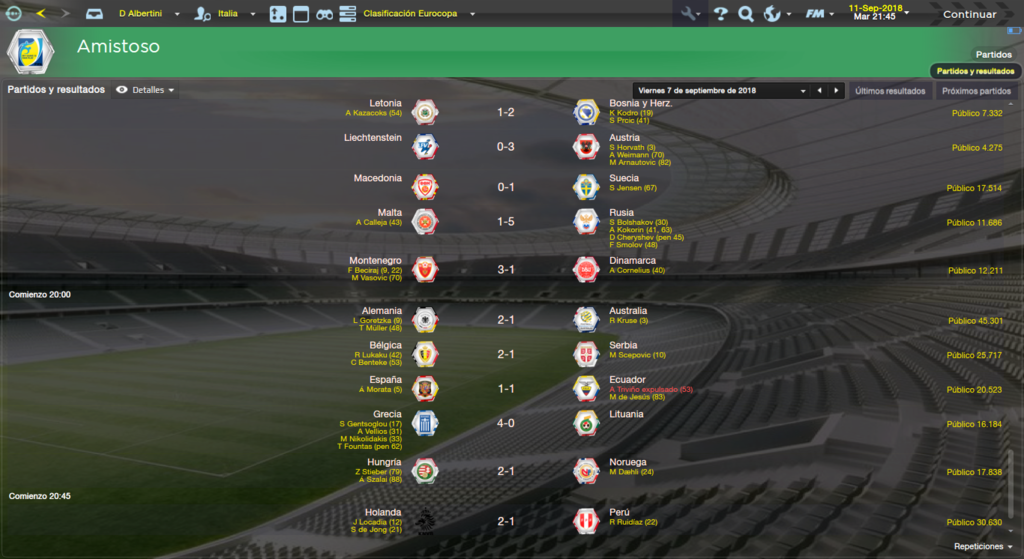
Task: Open the binoculars scouting icon
Action: pos(324,14)
